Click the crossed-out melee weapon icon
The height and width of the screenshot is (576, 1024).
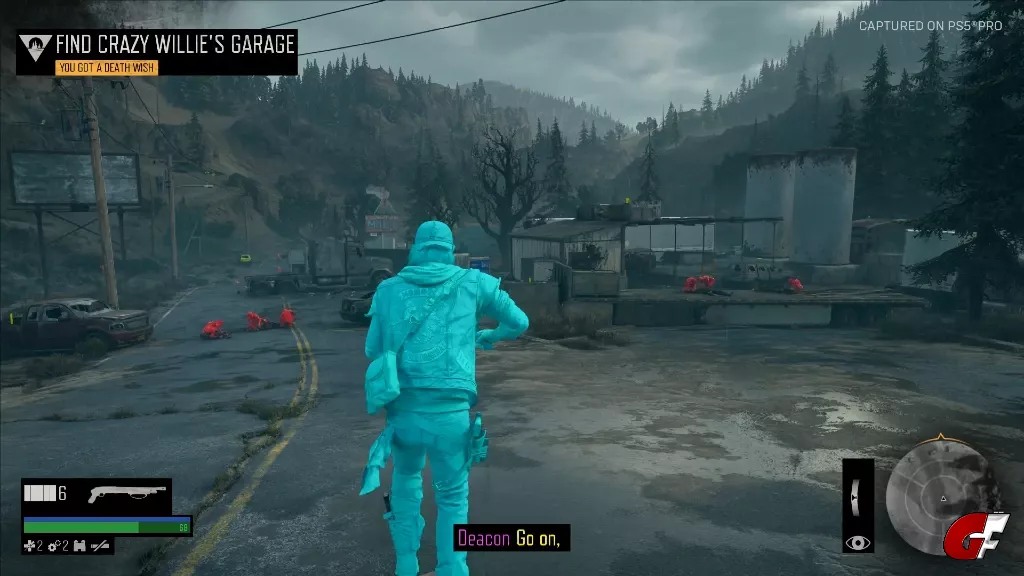click(x=101, y=546)
